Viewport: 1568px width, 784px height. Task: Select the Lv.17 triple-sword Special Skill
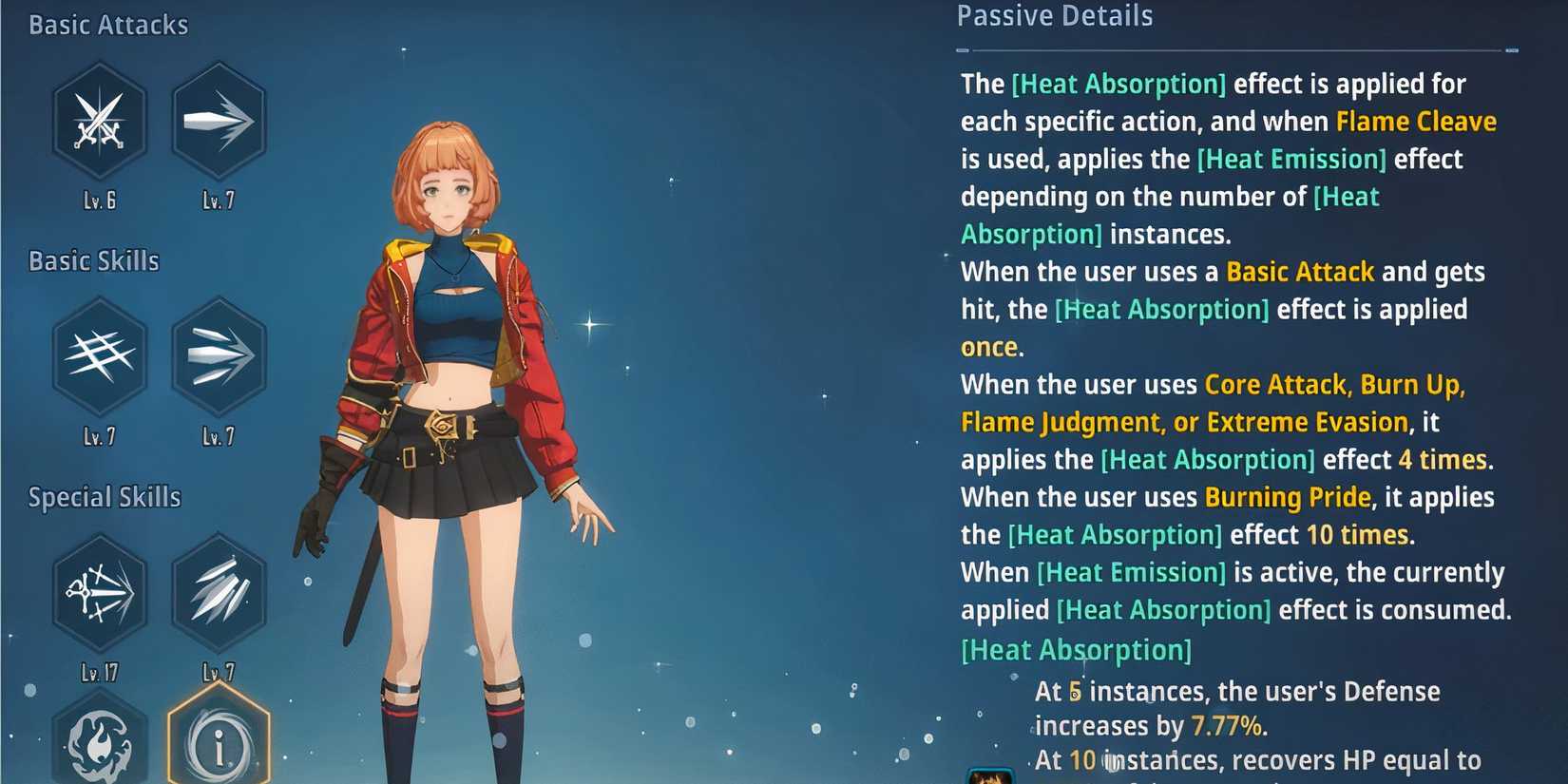pyautogui.click(x=99, y=591)
